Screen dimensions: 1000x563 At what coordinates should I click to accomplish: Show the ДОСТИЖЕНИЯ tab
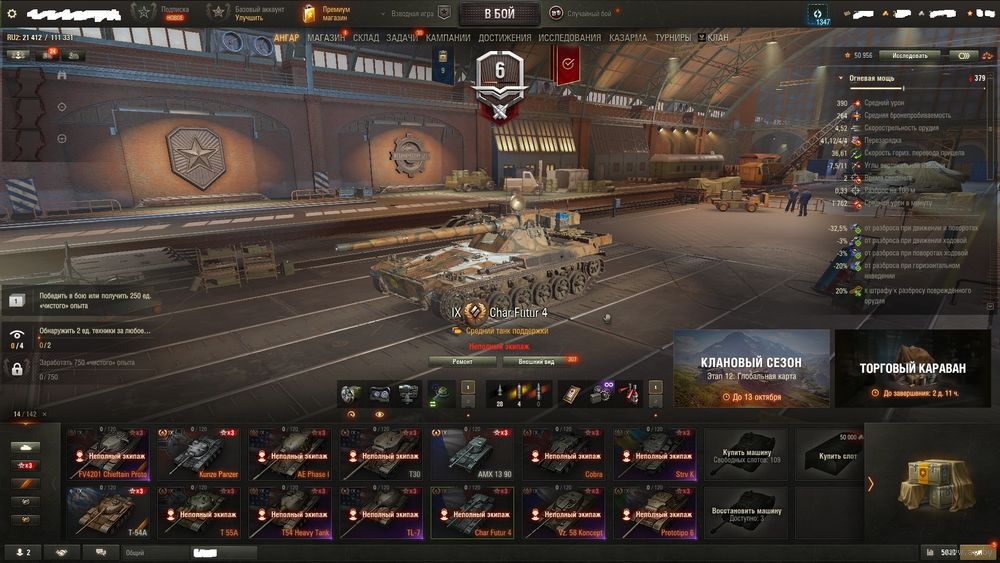[x=505, y=38]
